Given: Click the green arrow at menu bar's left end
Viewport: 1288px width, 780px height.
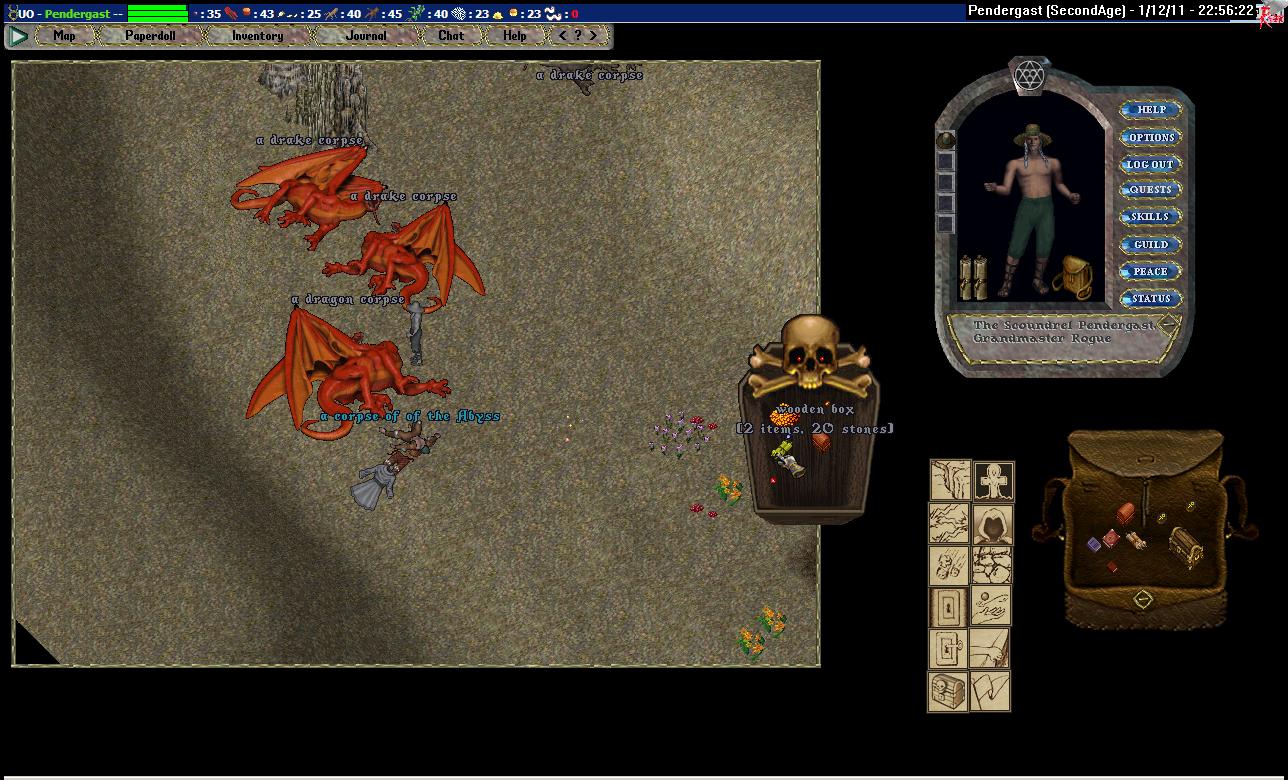Looking at the screenshot, I should (x=18, y=36).
